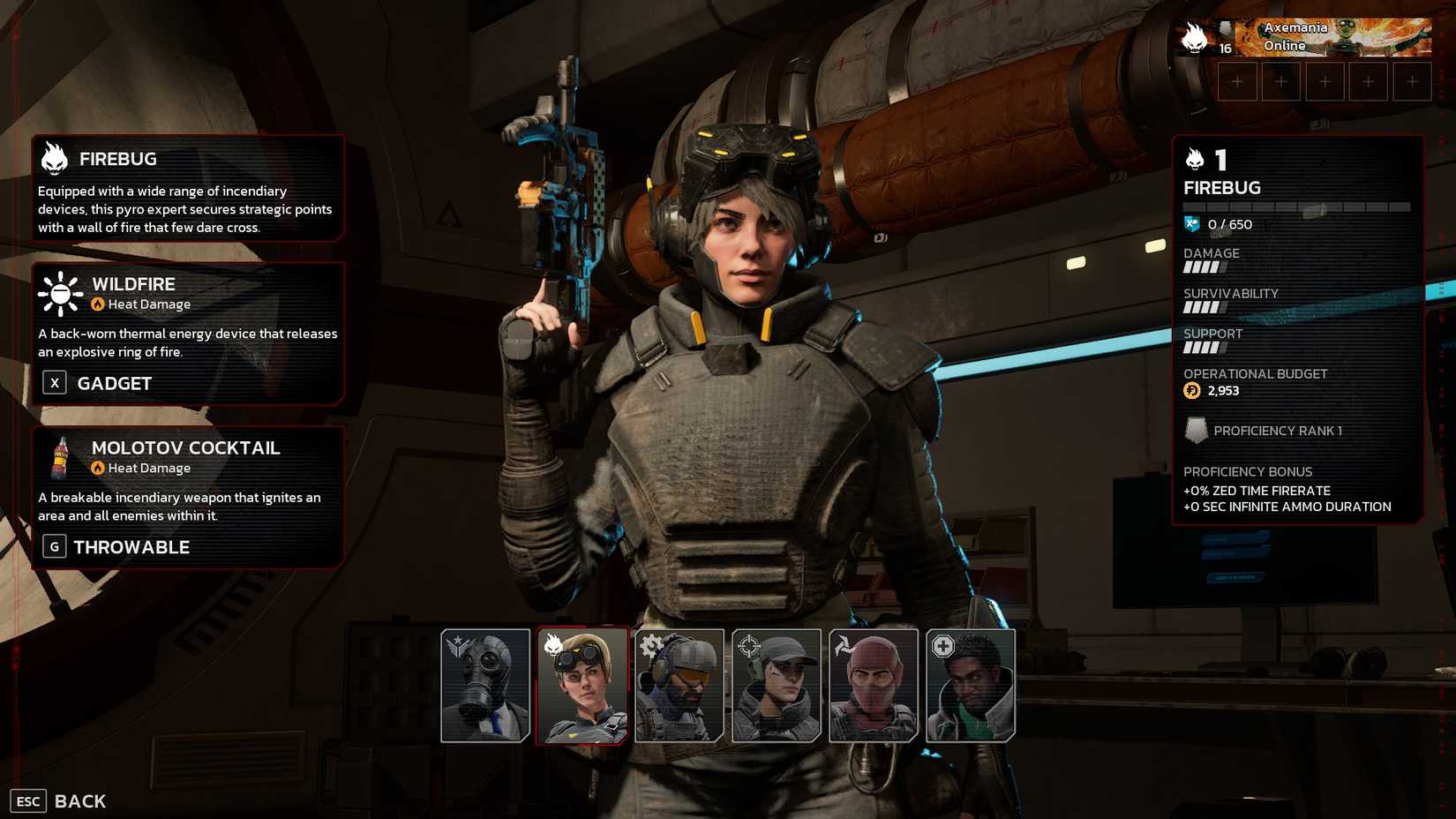This screenshot has width=1456, height=819.
Task: Expand the middle plus slot near the top right
Action: pyautogui.click(x=1325, y=80)
